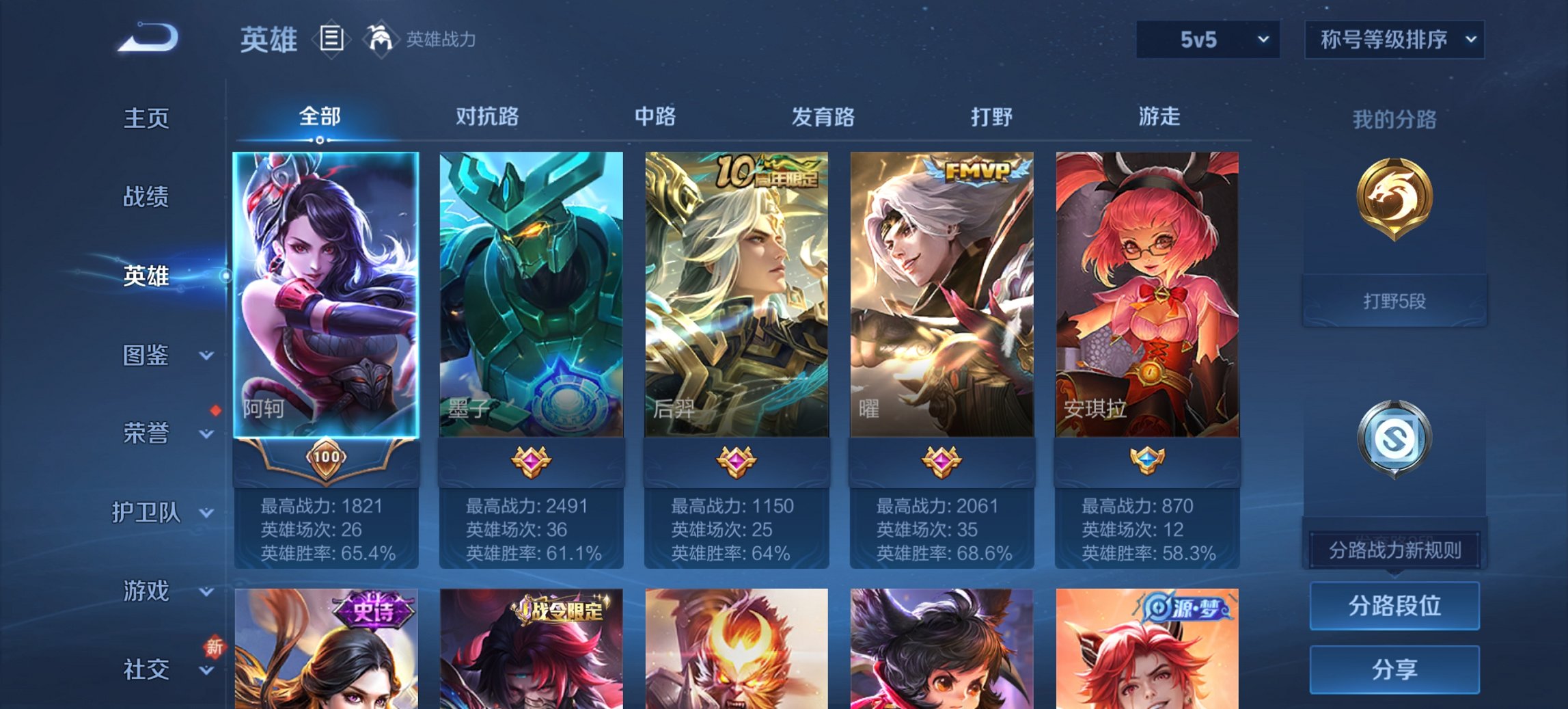1568x709 pixels.
Task: Select the 英雄战力 helmet icon
Action: pyautogui.click(x=380, y=39)
